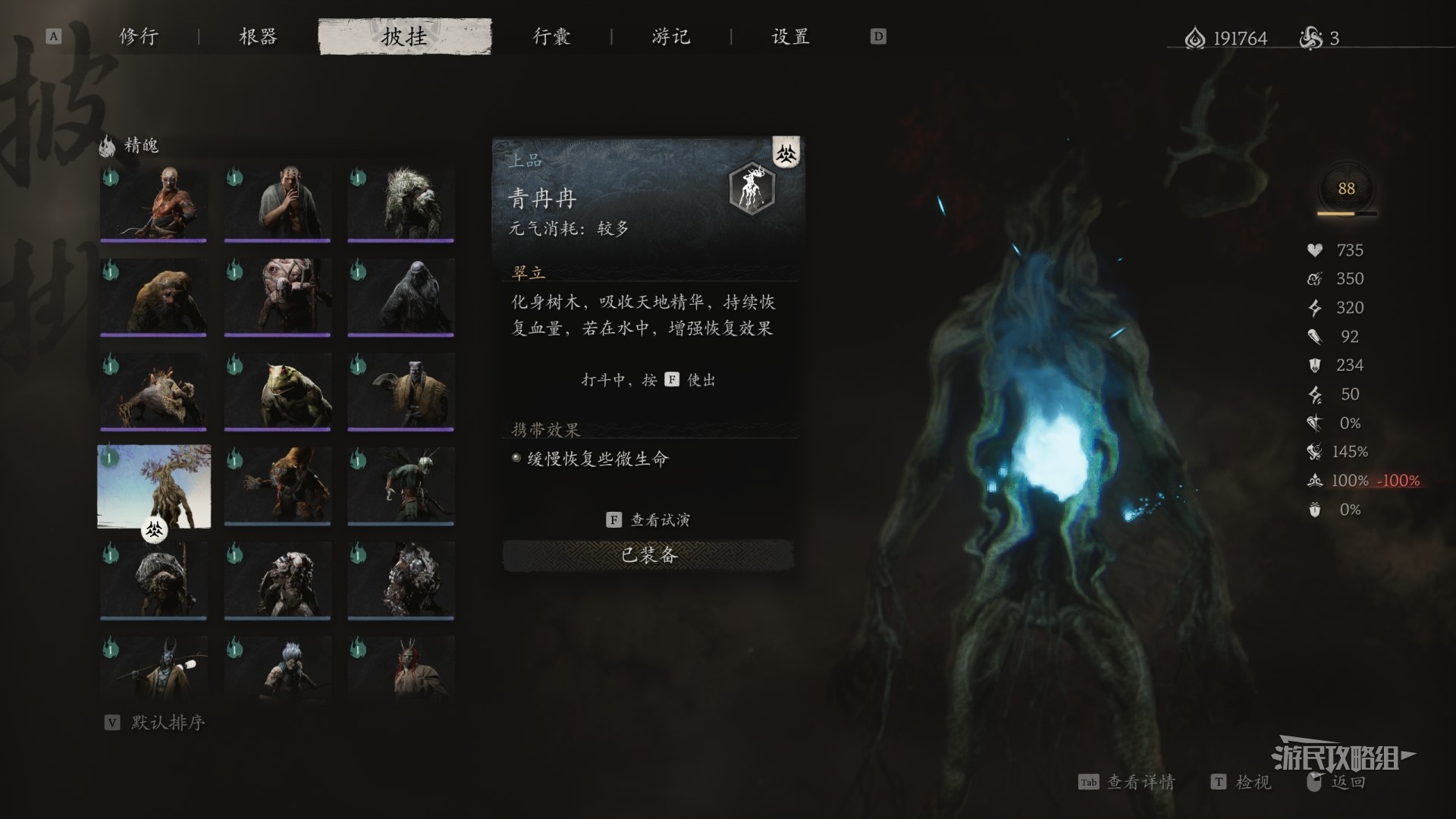Image resolution: width=1456 pixels, height=819 pixels.
Task: Choose the white shaggy-furred beast spirit
Action: tap(401, 204)
